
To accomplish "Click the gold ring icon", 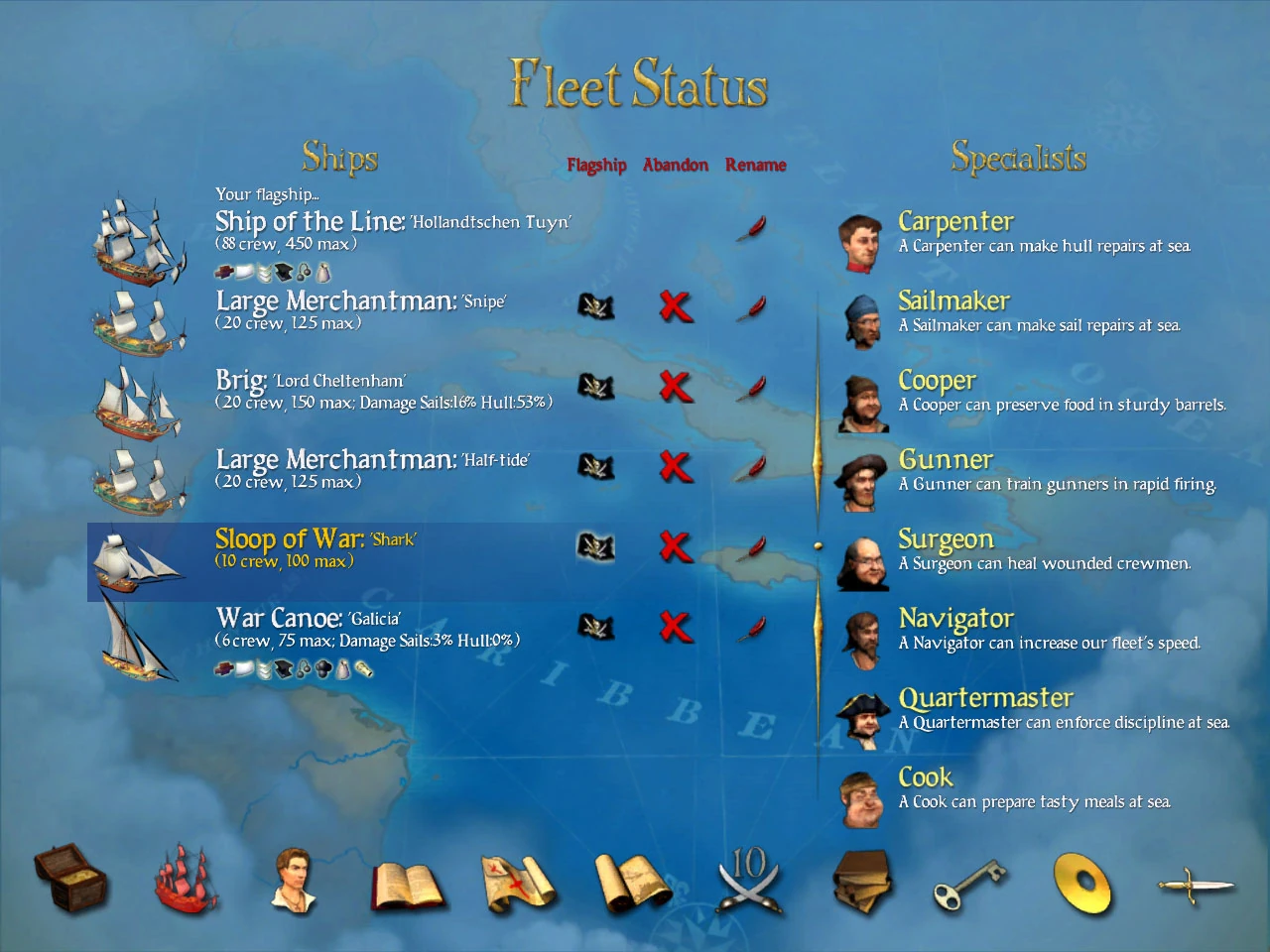I will coord(1082,882).
